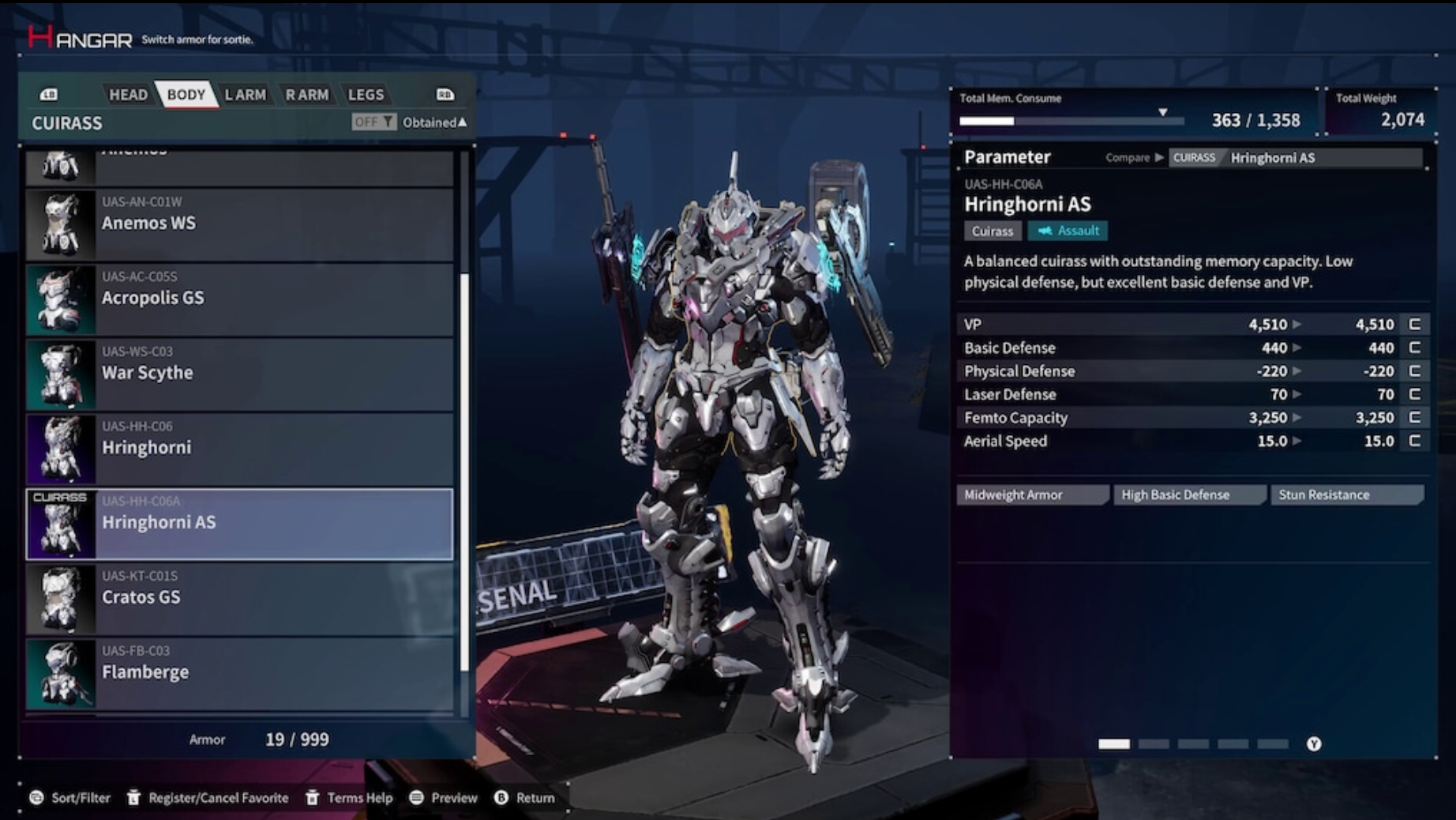The width and height of the screenshot is (1456, 820).
Task: Select the Sort/Filter icon in the bottom bar
Action: [x=35, y=798]
